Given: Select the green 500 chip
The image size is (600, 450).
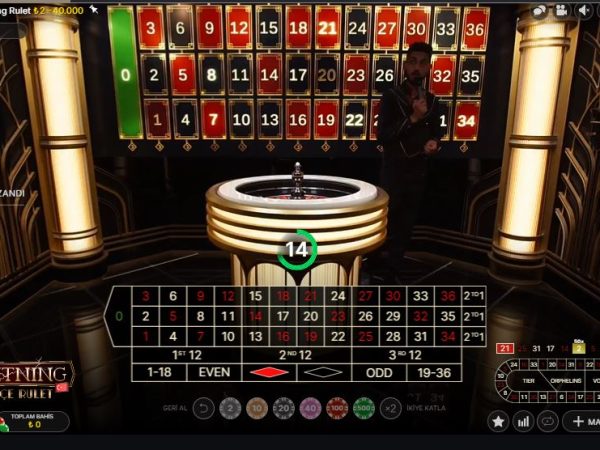Looking at the screenshot, I should click(364, 408).
